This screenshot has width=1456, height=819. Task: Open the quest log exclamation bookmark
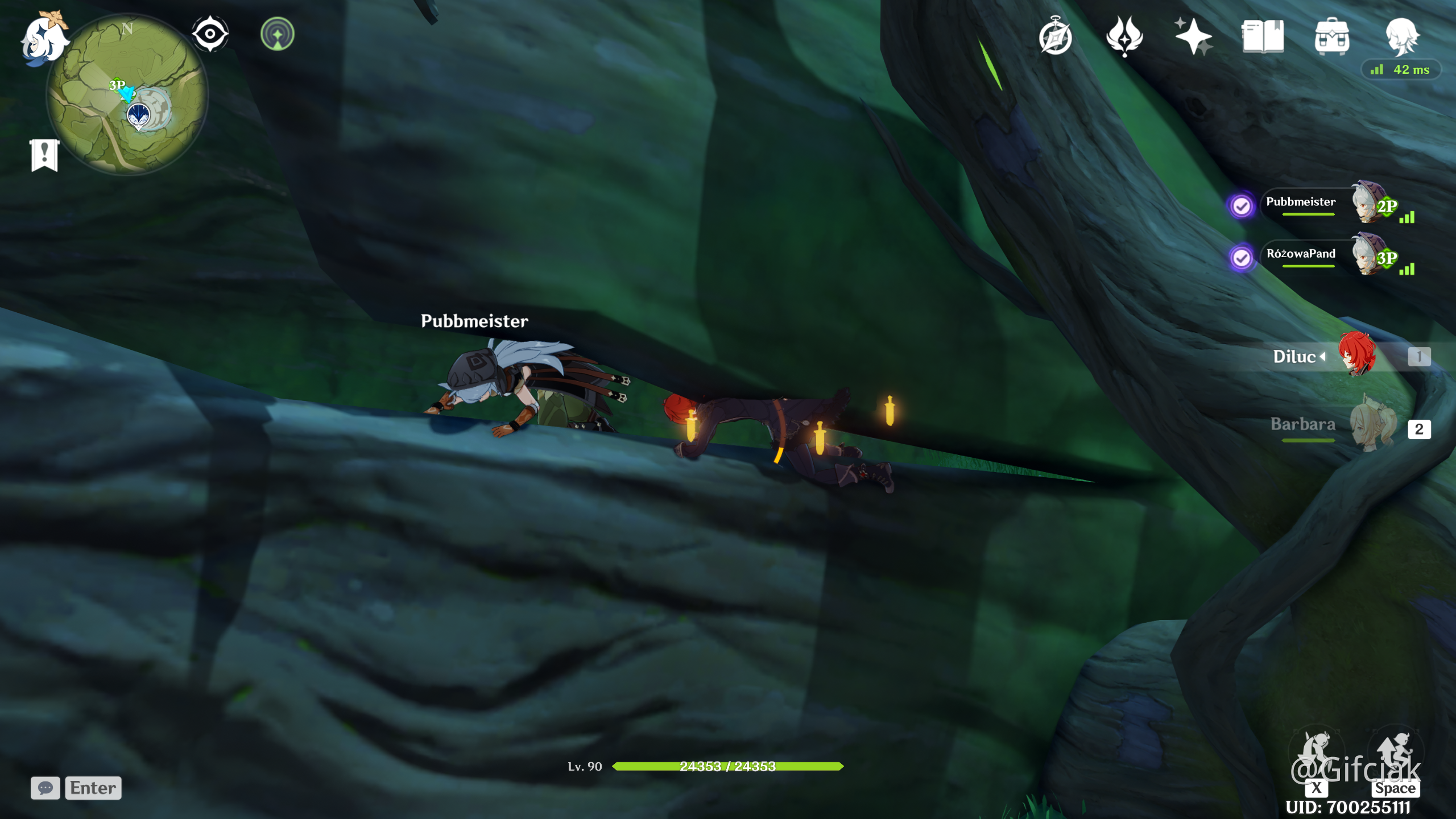point(44,155)
